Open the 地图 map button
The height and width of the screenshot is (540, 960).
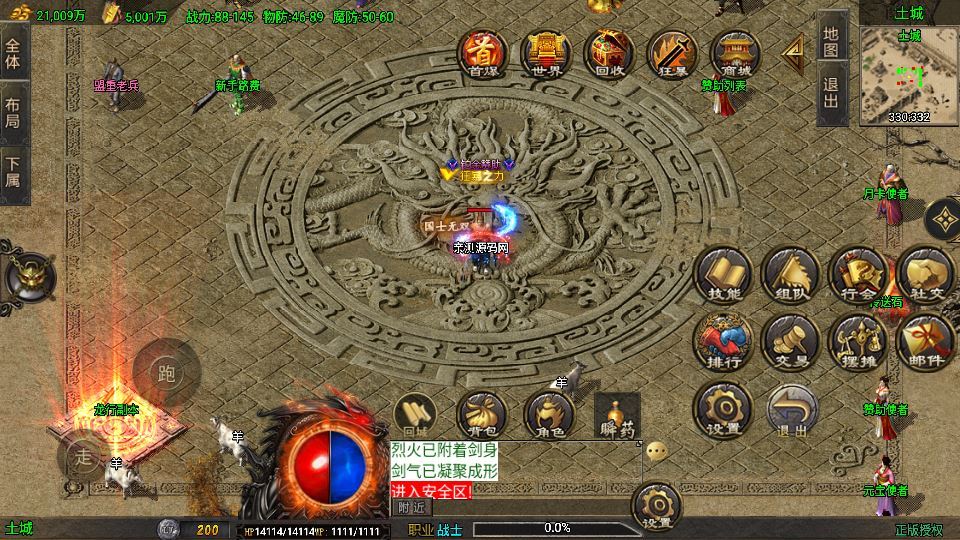tap(831, 40)
